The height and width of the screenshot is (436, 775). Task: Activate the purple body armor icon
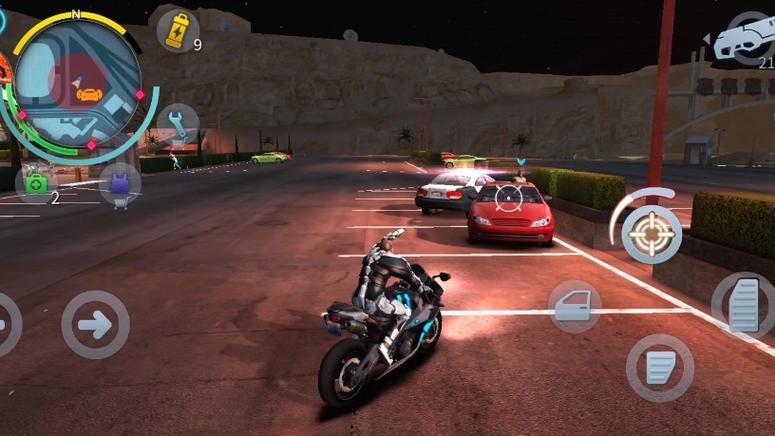[x=119, y=184]
